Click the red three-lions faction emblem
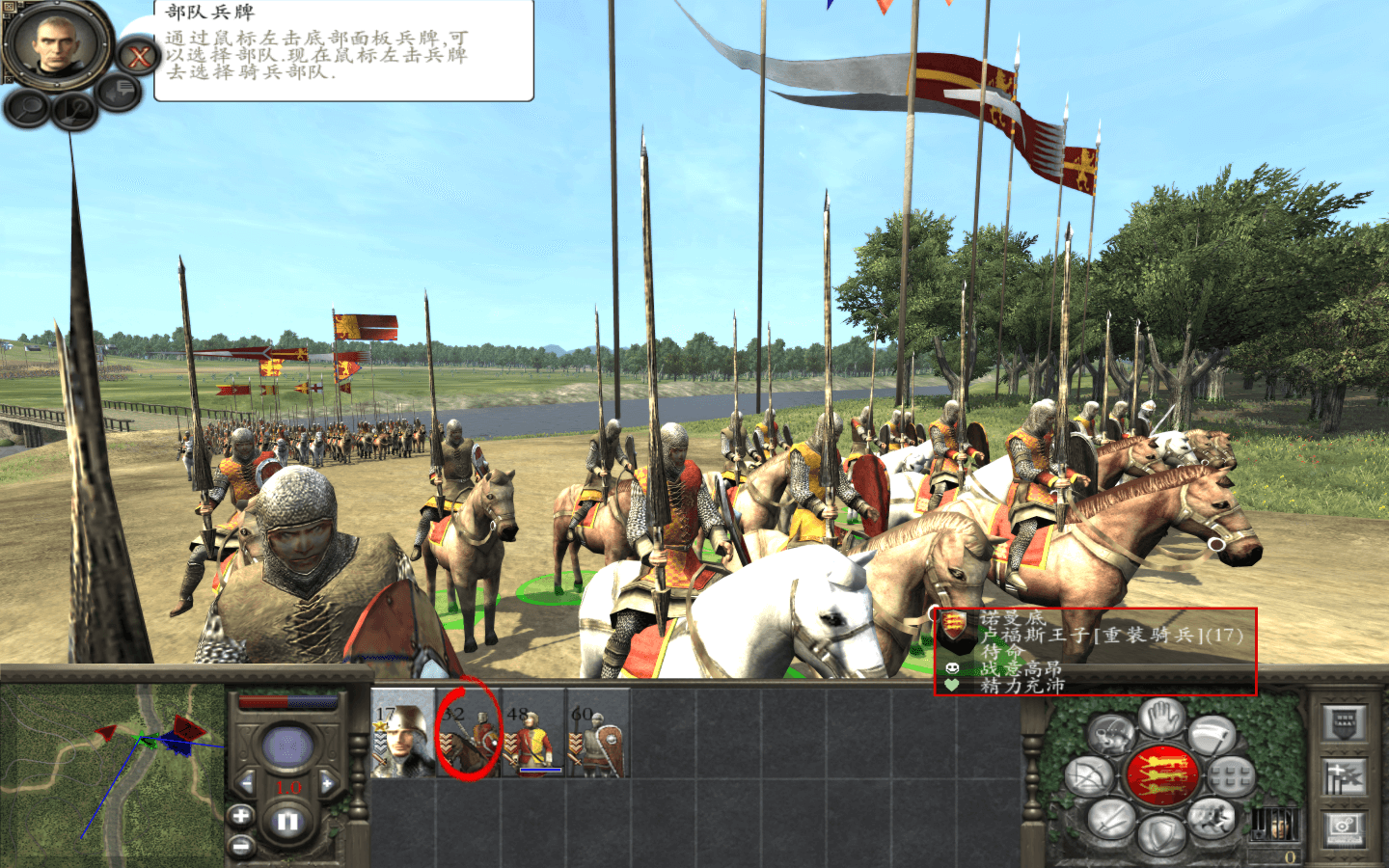 point(1161,776)
